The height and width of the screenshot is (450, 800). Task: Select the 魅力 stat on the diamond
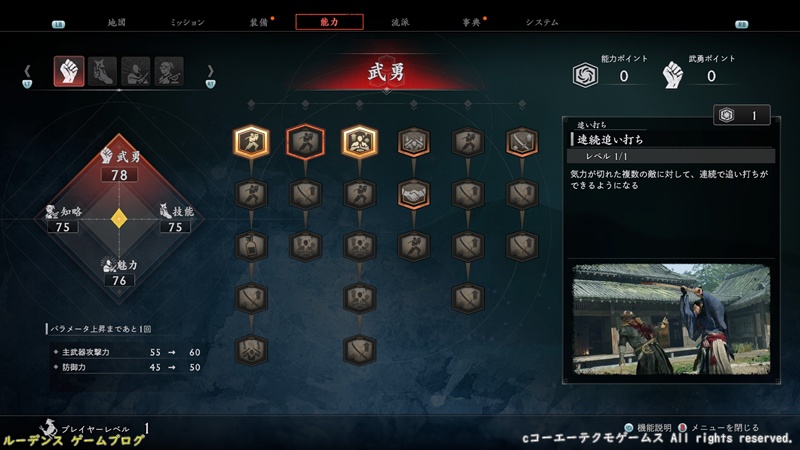[120, 273]
